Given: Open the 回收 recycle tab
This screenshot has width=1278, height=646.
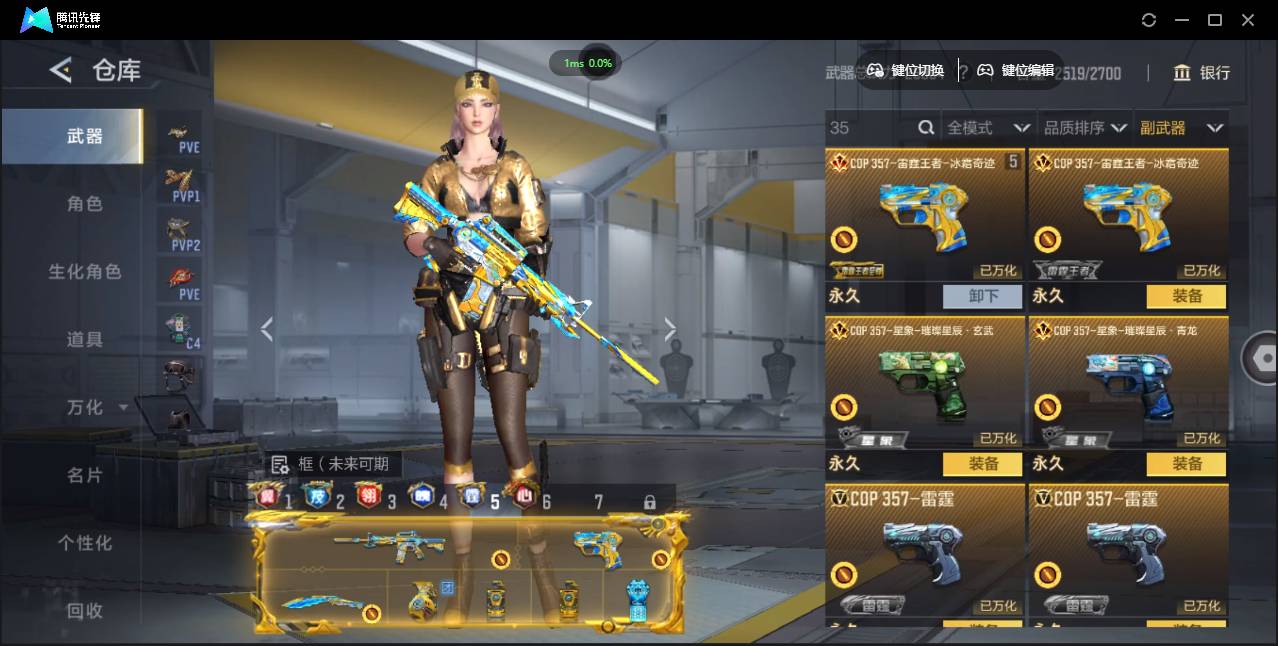Looking at the screenshot, I should click(84, 610).
